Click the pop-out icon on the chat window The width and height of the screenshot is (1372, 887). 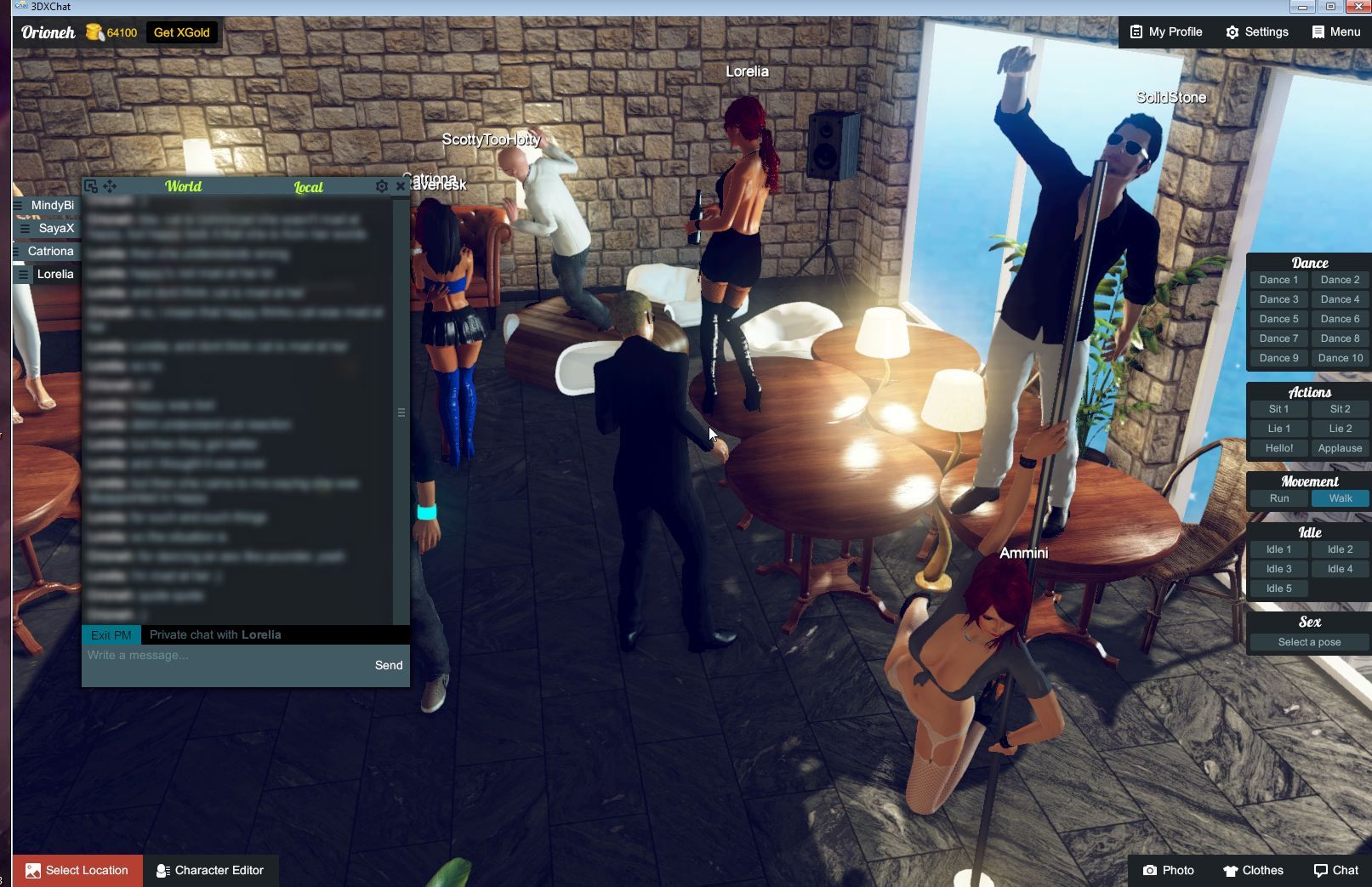click(90, 185)
